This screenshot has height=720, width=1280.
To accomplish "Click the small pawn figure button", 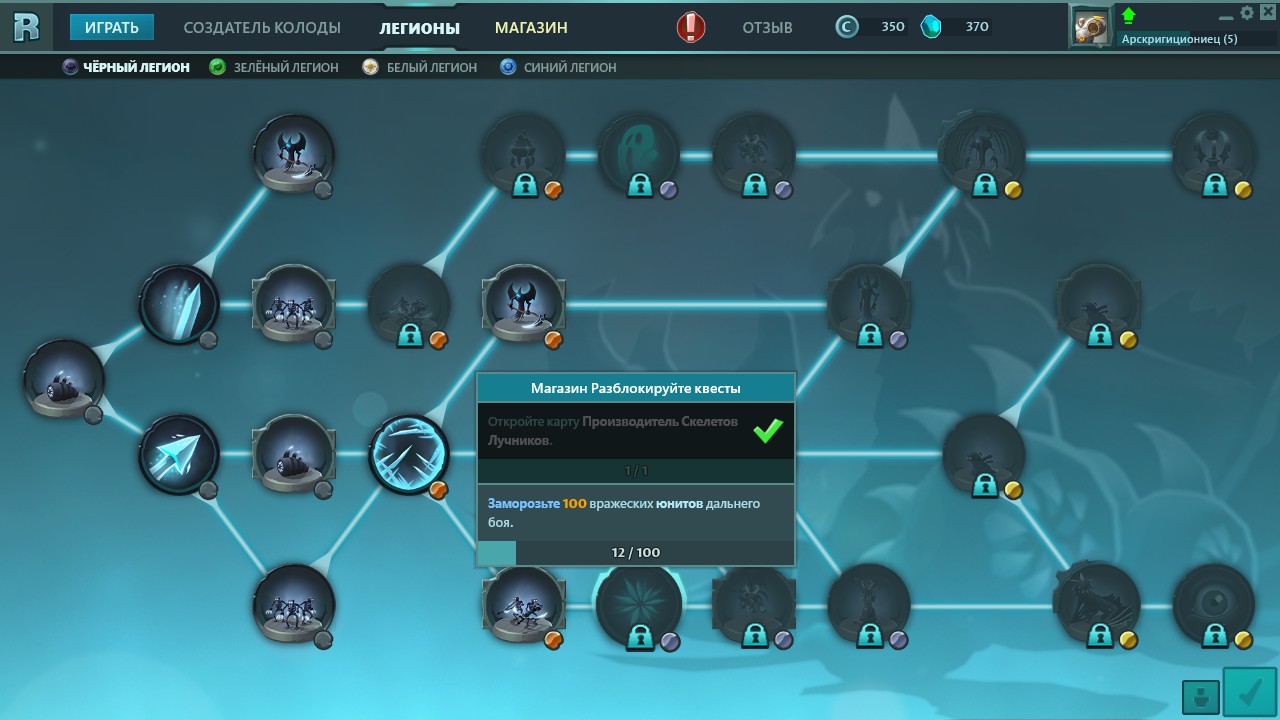I will (1200, 696).
